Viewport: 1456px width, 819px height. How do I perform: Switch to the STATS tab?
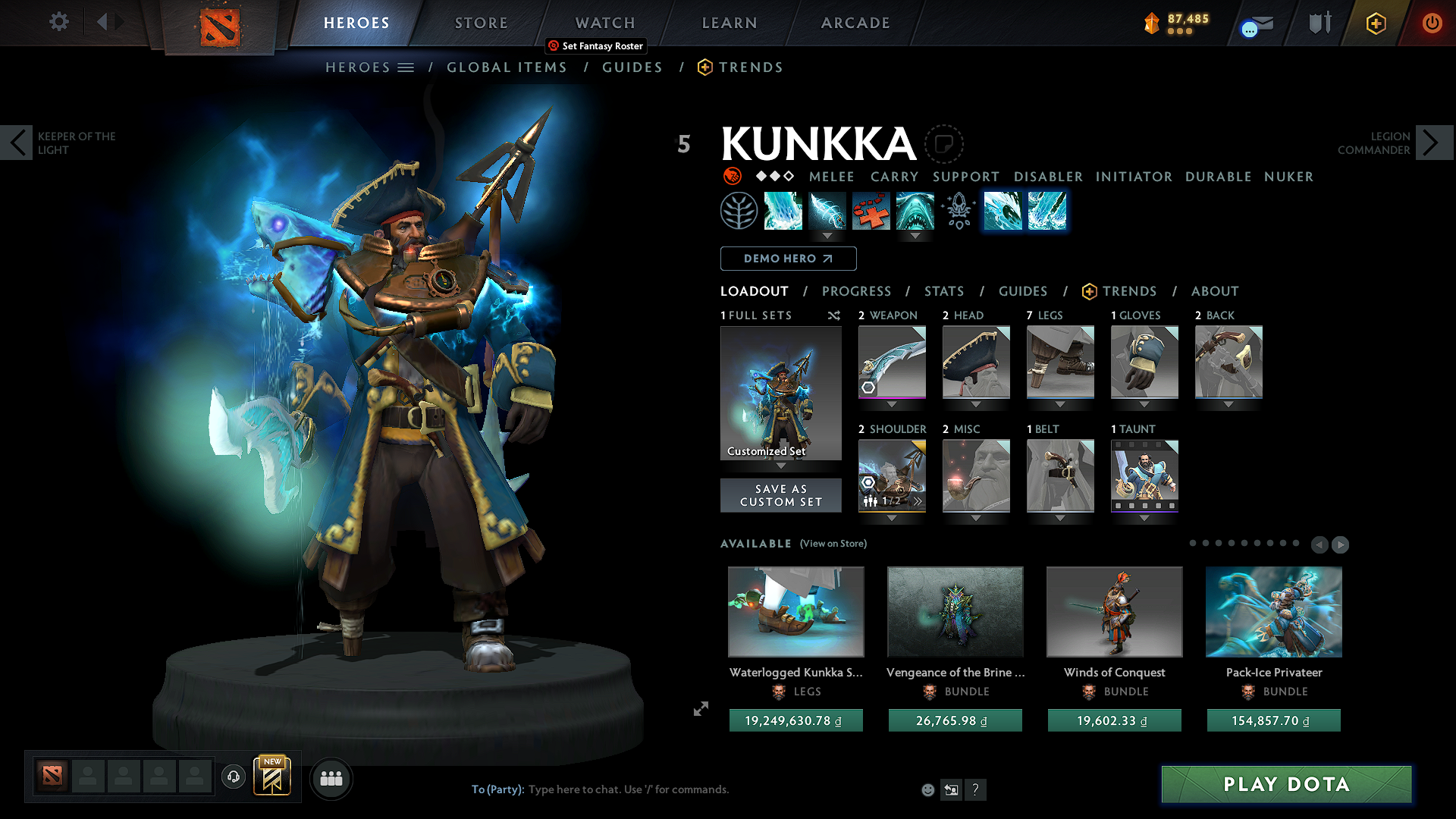tap(943, 291)
